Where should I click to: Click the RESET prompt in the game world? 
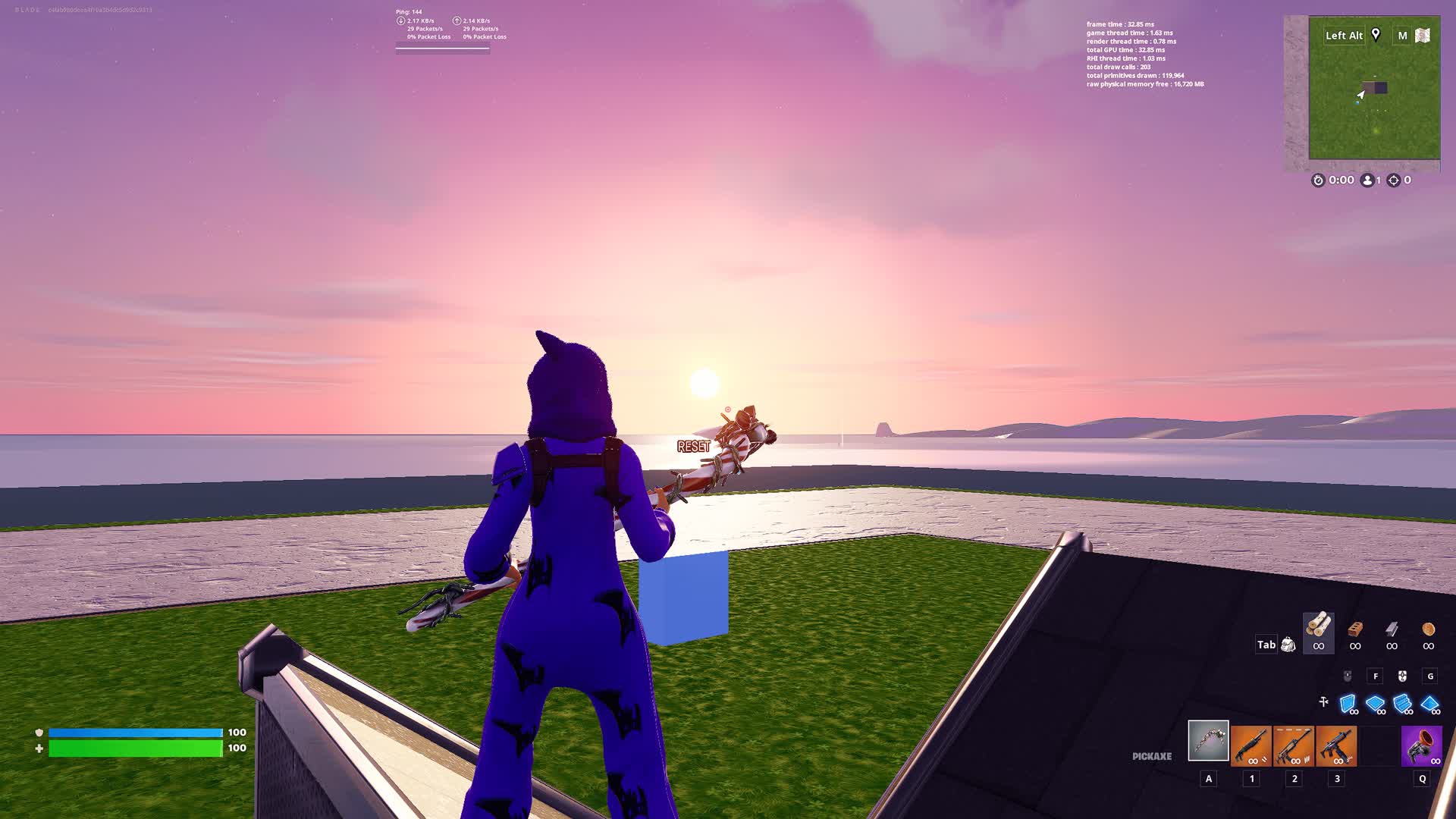coord(692,446)
